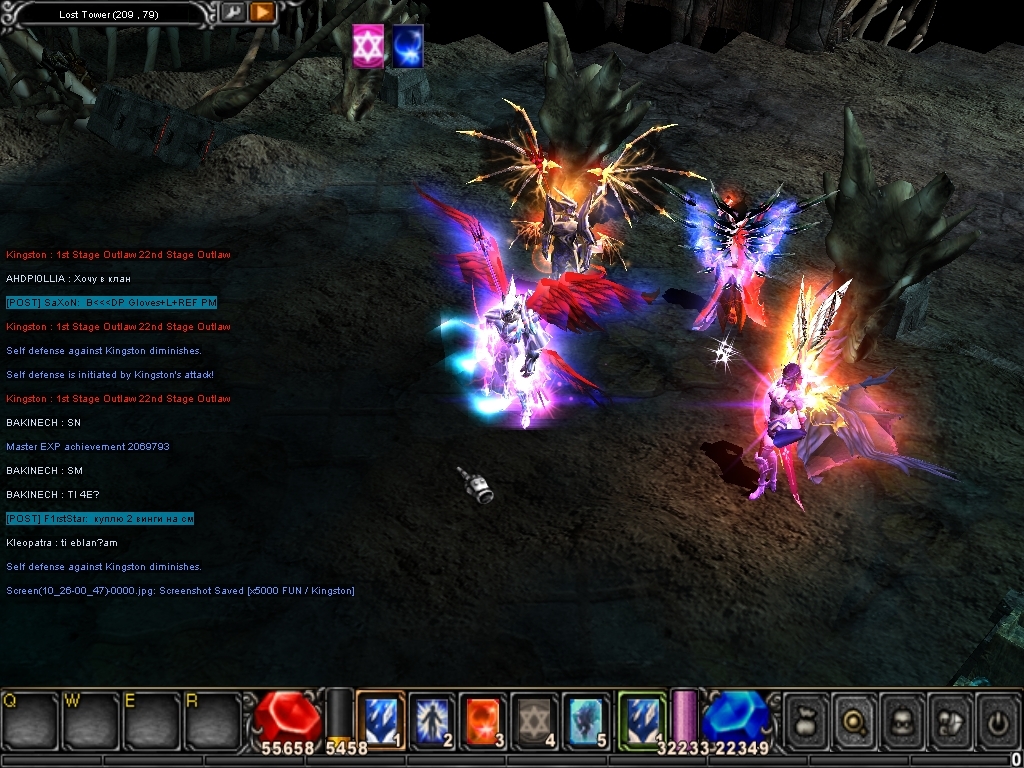Open the friends and community button

click(x=950, y=719)
